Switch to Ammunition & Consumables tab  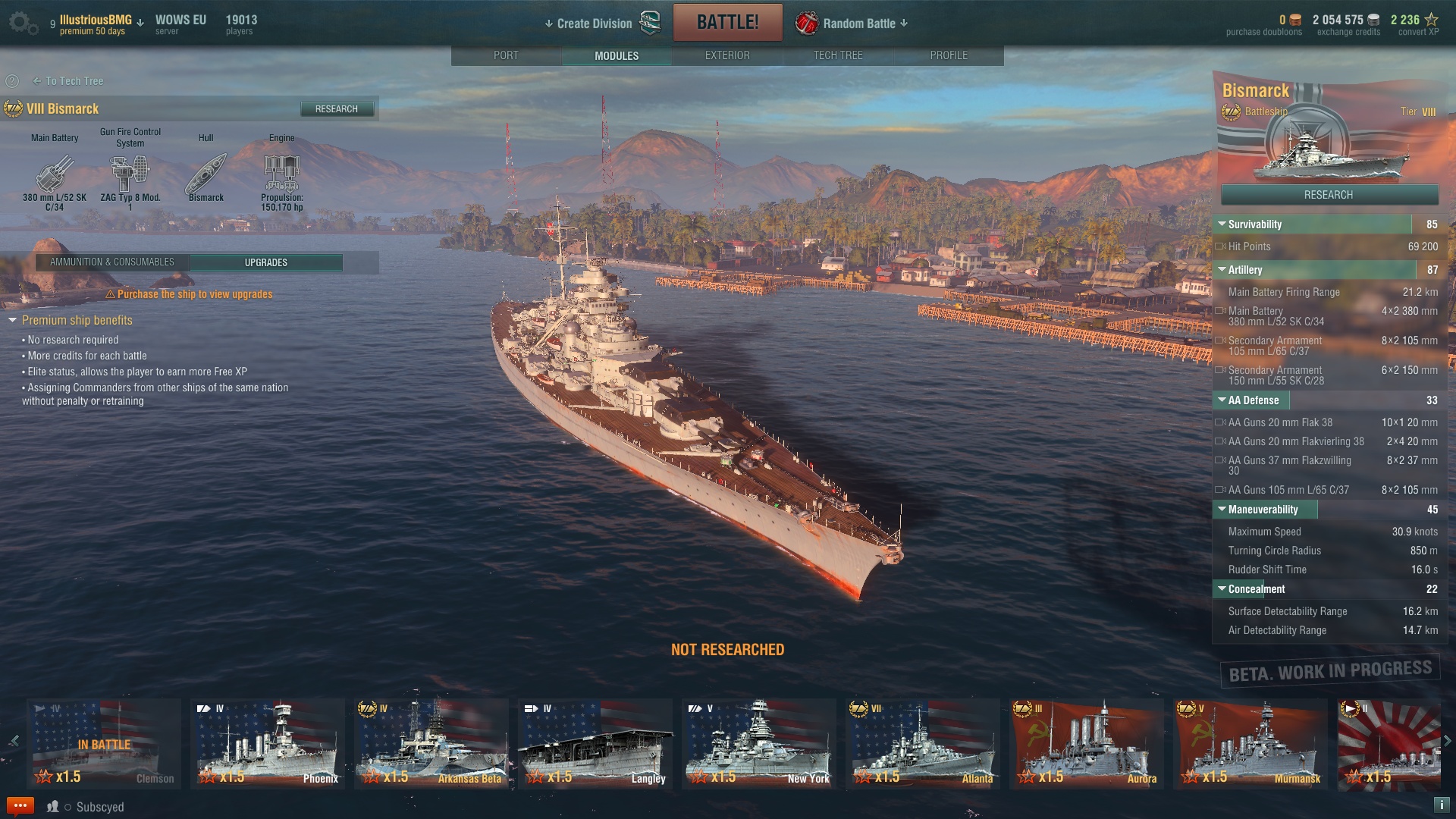click(x=112, y=262)
